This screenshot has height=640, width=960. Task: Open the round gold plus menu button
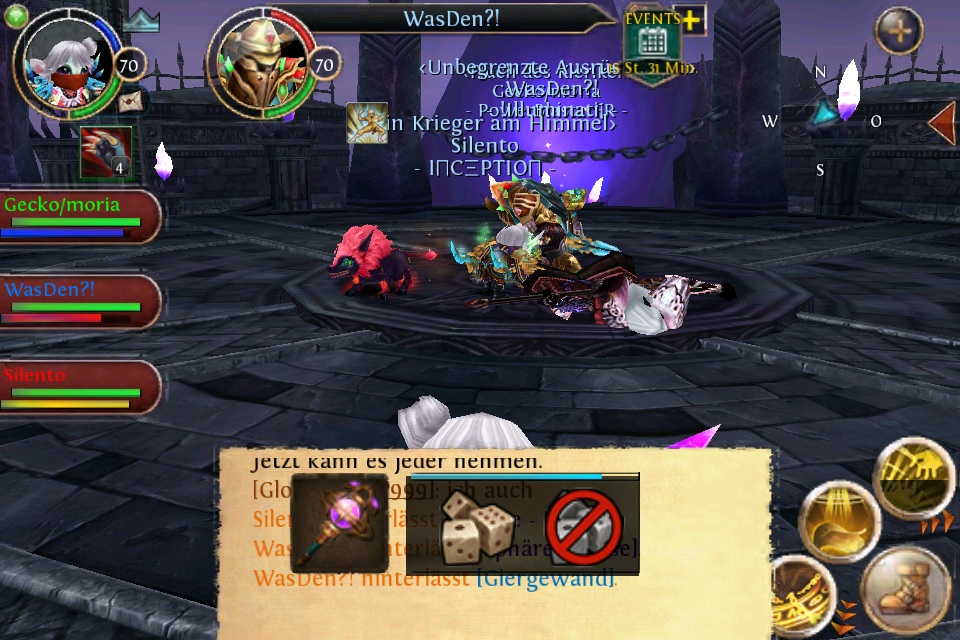click(x=899, y=31)
